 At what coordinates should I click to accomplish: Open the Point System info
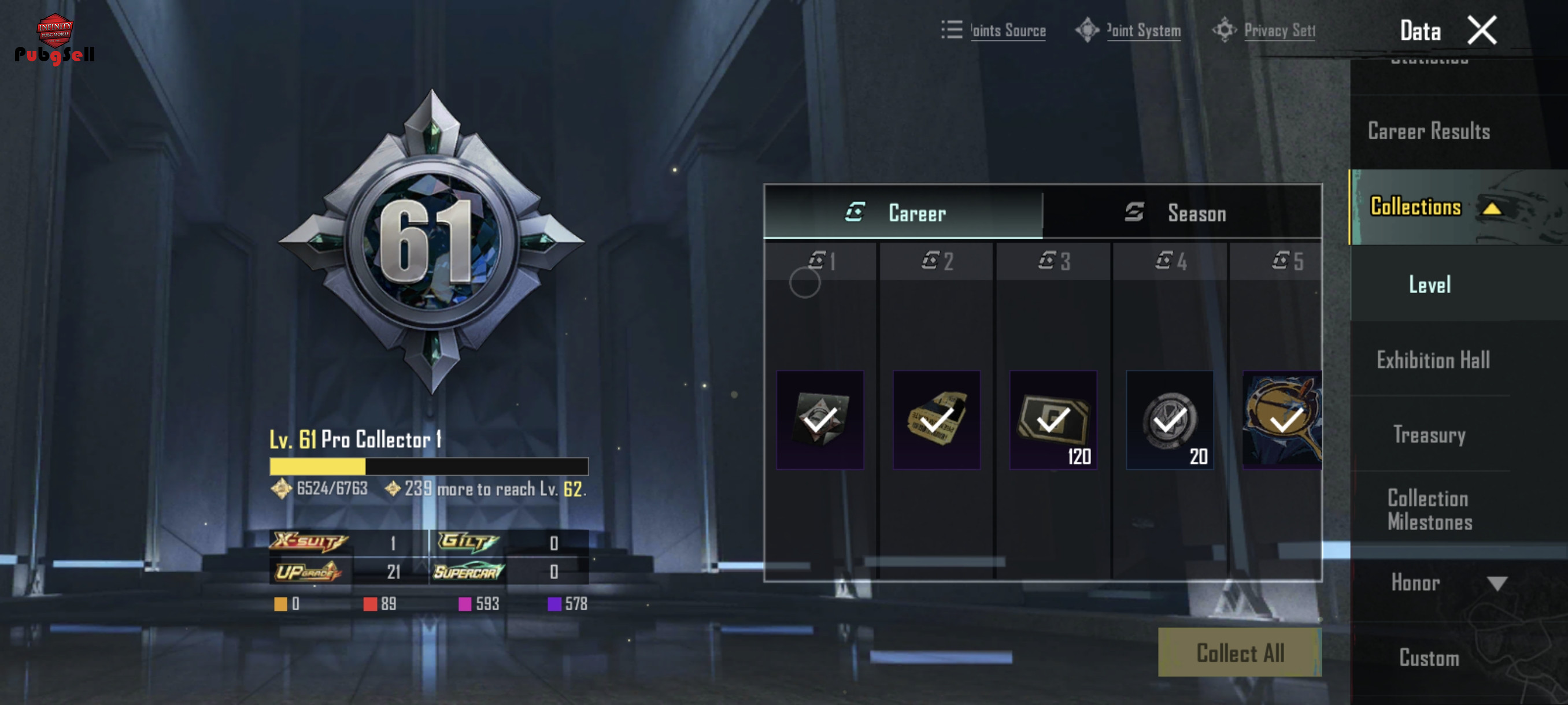pos(1129,31)
